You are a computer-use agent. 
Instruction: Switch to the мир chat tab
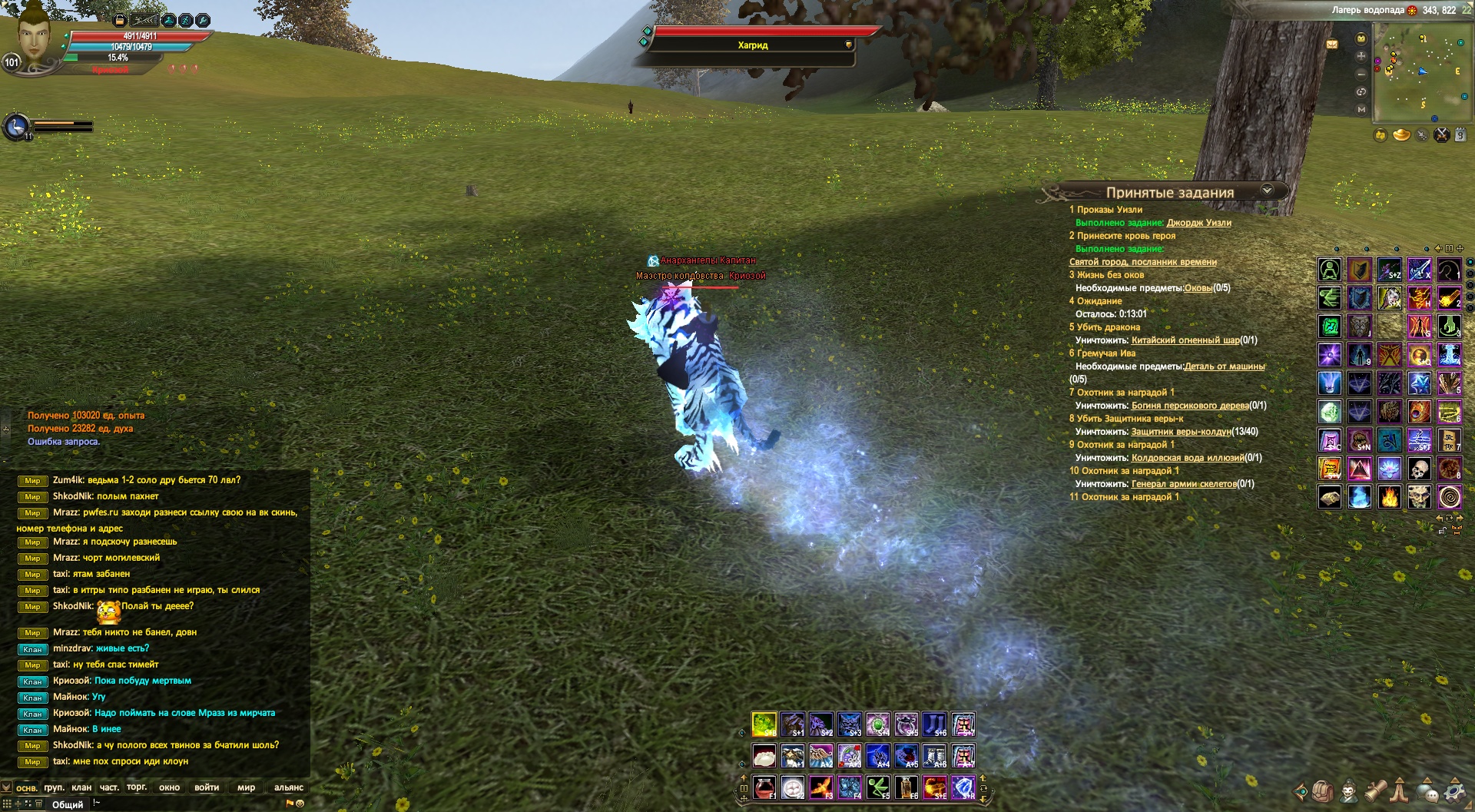click(246, 787)
